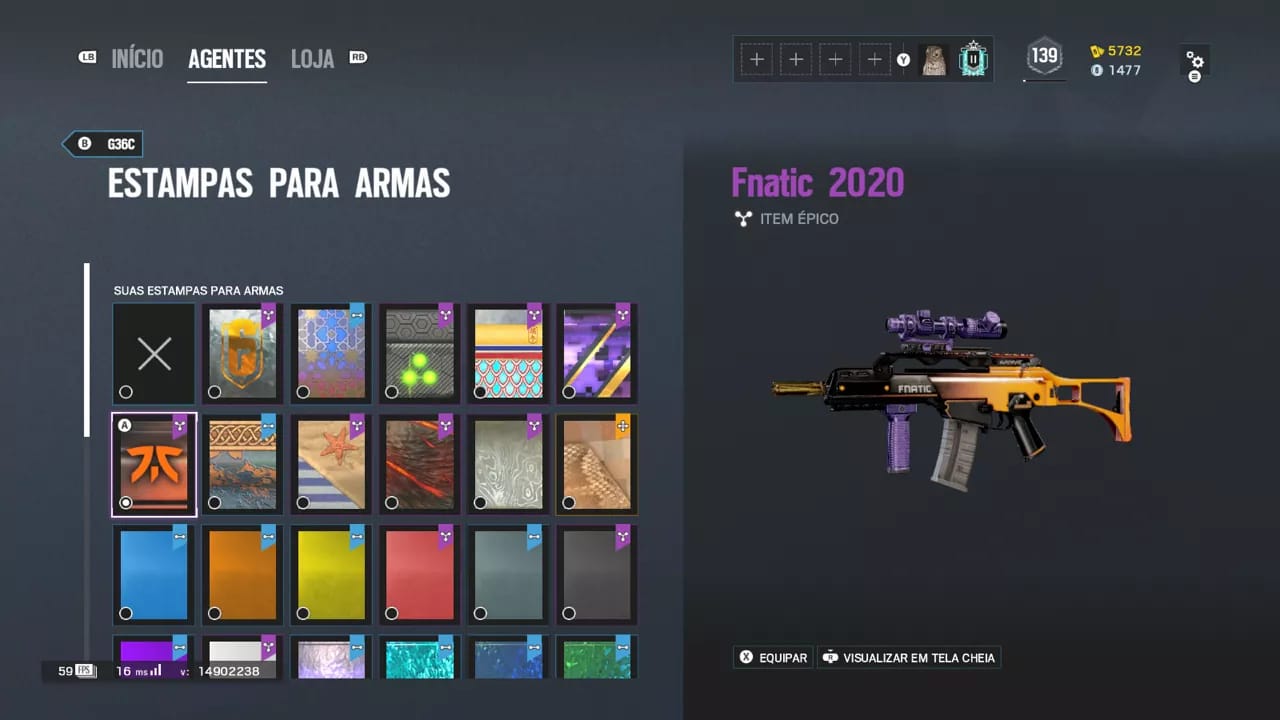The image size is (1280, 720).
Task: Select the circle under the starfish skin
Action: coord(303,503)
